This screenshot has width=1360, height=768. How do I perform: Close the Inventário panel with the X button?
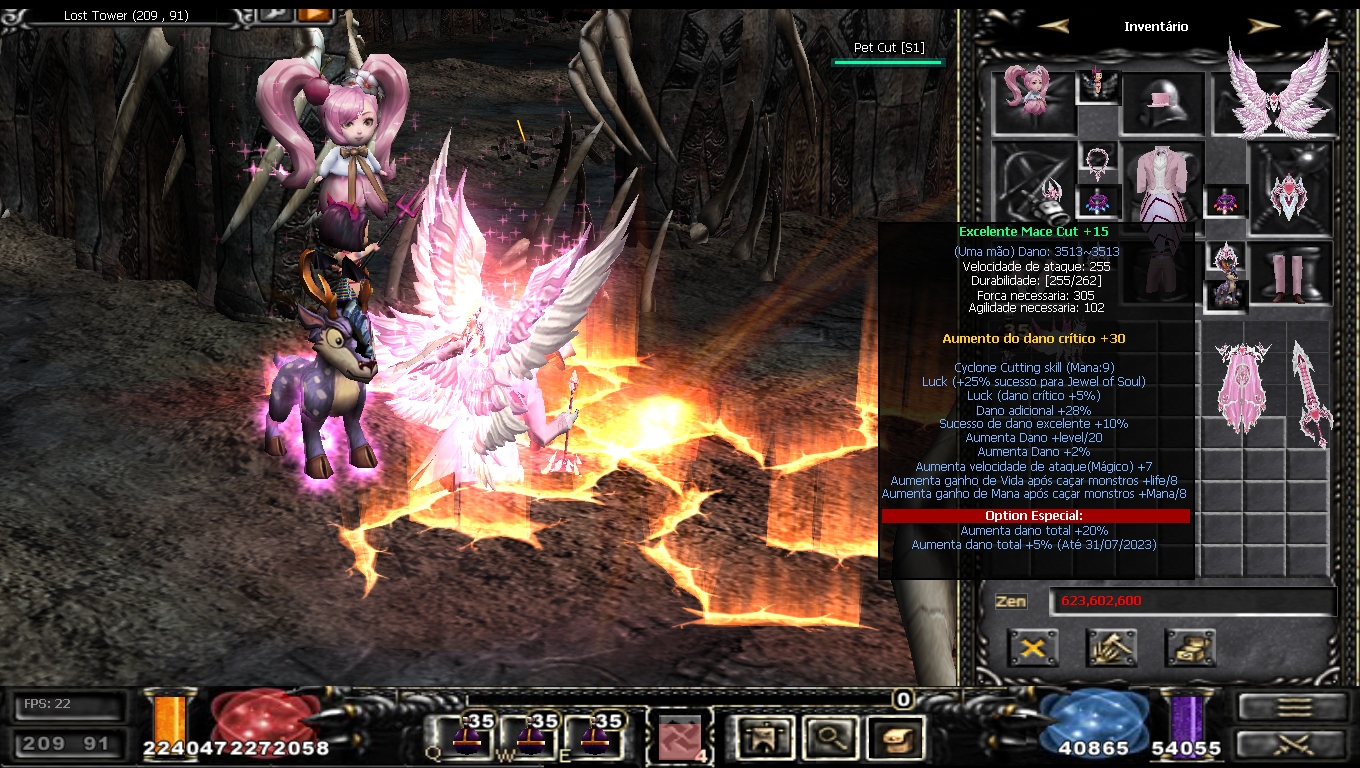(x=1033, y=648)
